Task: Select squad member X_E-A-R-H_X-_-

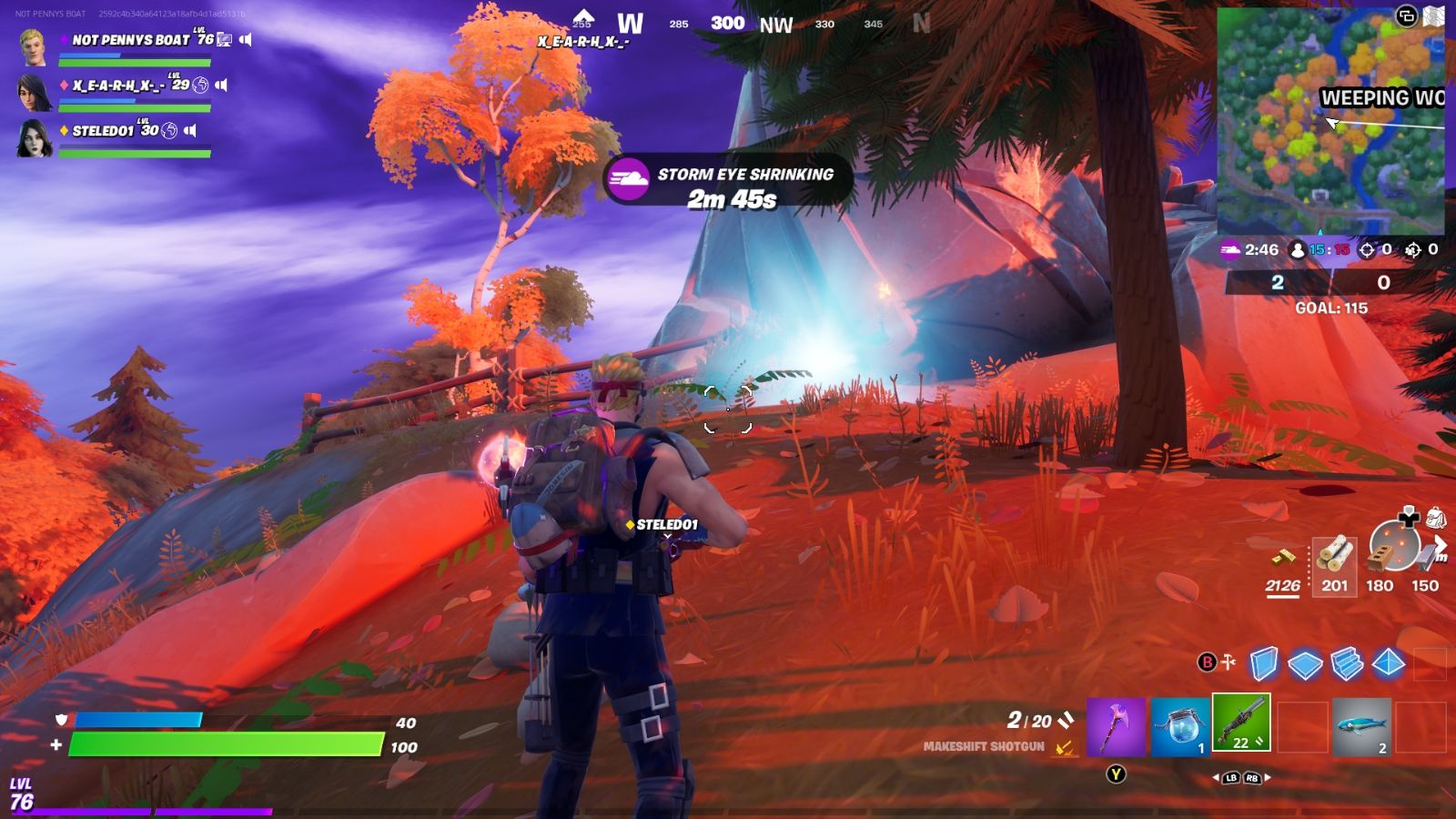Action: [x=118, y=86]
